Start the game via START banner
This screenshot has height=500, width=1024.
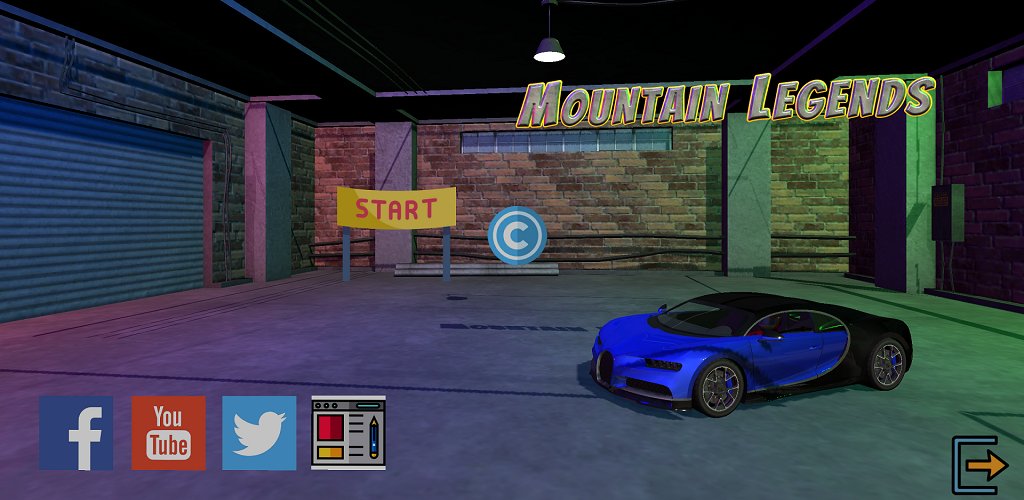396,208
